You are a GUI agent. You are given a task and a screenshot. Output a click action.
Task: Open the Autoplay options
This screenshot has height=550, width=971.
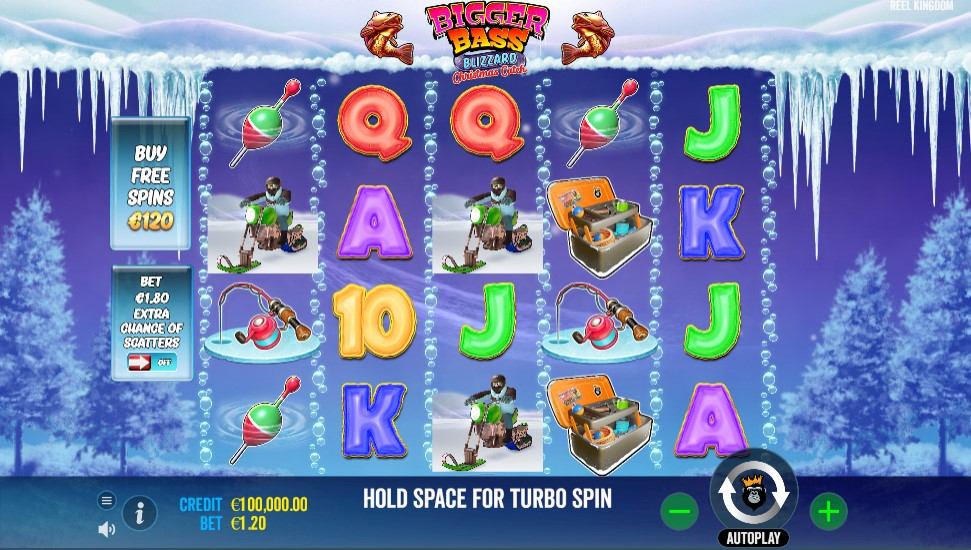[x=753, y=538]
